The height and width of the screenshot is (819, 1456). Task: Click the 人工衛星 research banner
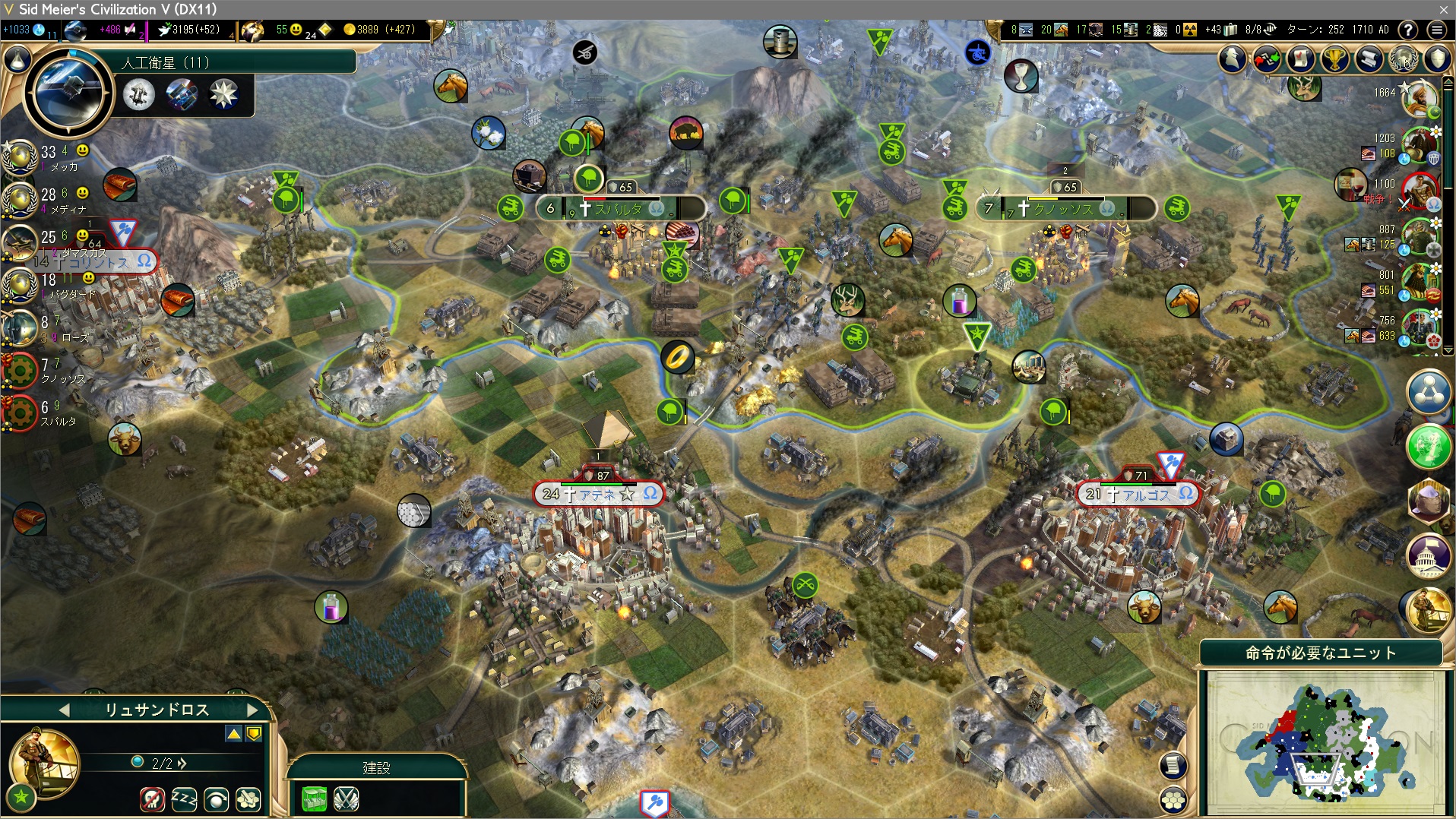(236, 62)
